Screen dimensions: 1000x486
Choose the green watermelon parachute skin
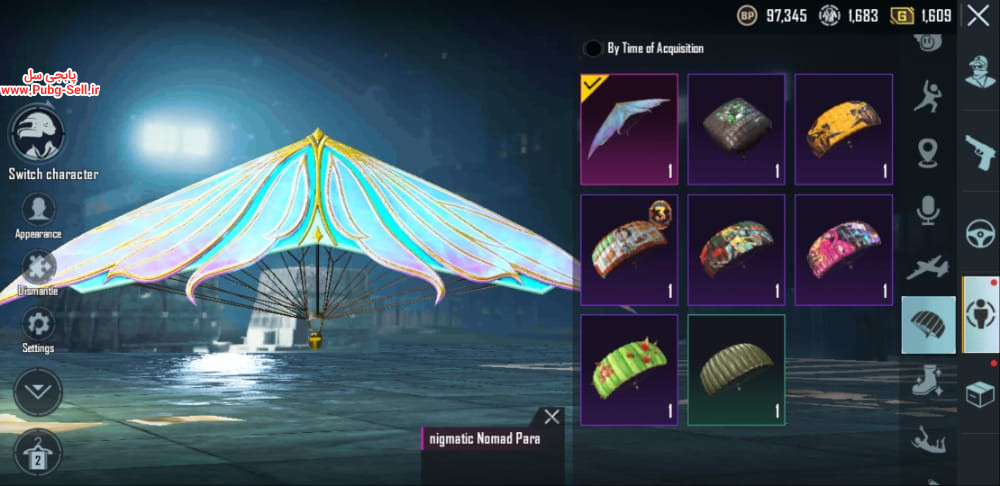click(x=629, y=369)
